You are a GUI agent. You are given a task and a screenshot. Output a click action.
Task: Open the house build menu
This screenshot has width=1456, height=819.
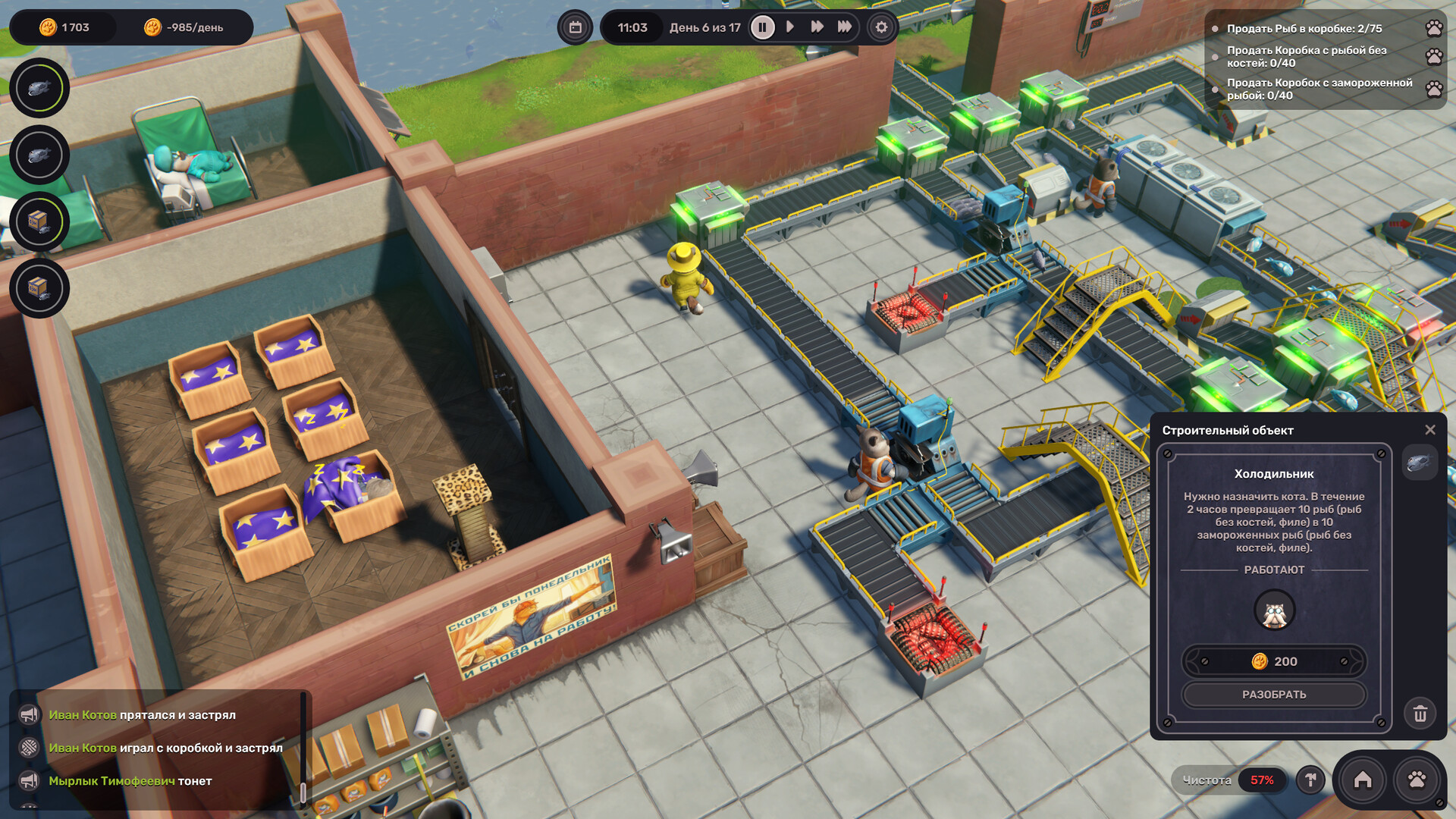click(x=1362, y=780)
